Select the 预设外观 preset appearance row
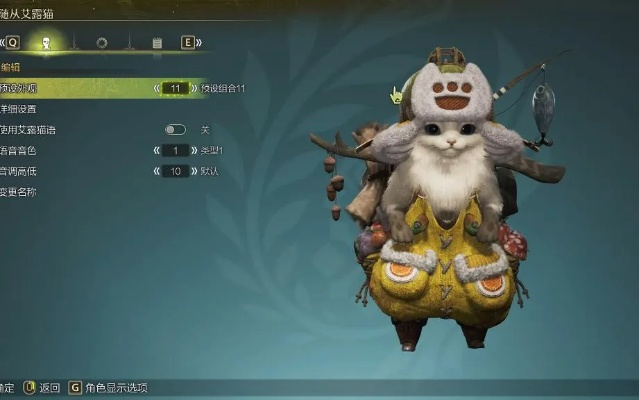 click(x=20, y=88)
